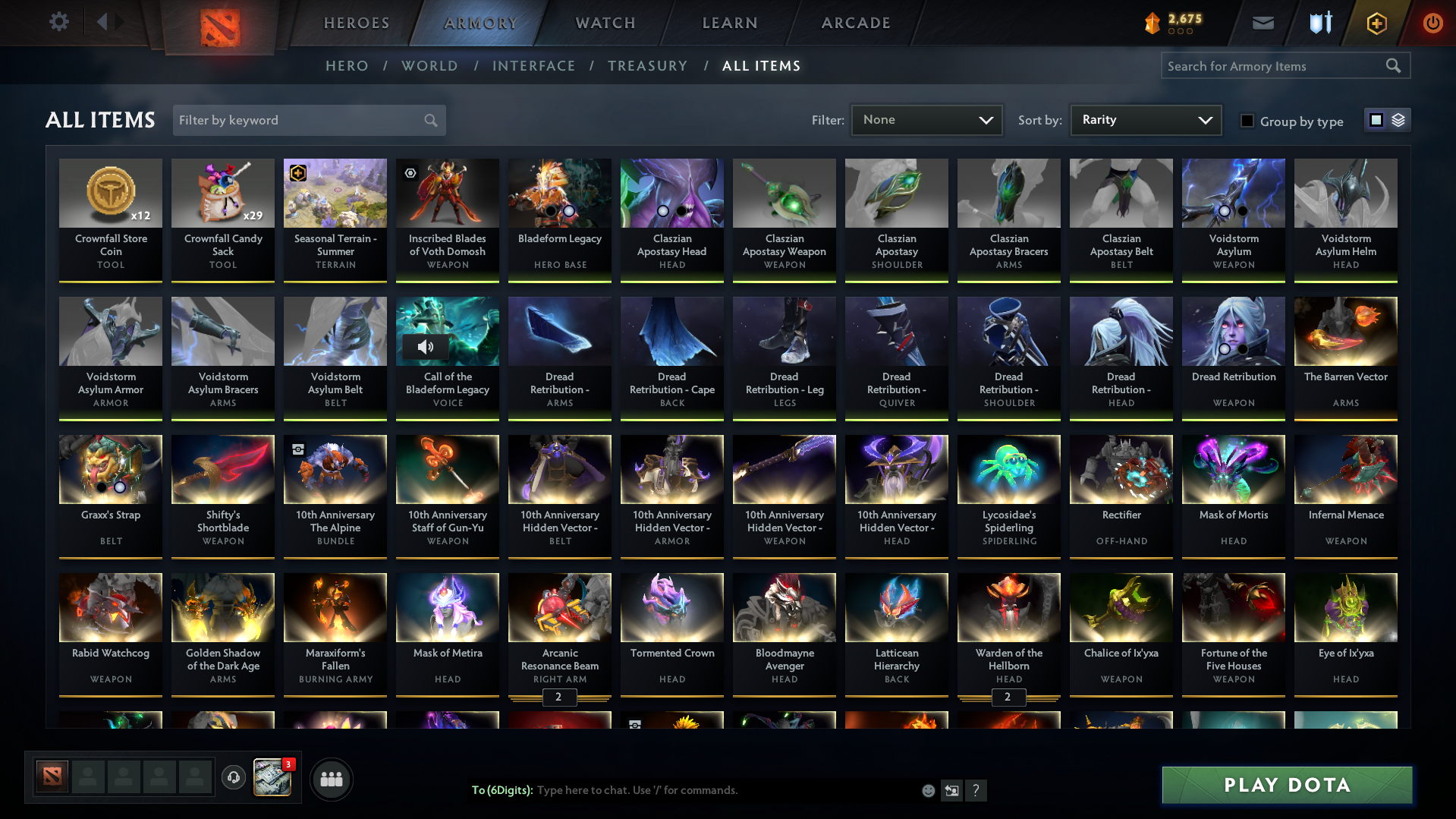Viewport: 1456px width, 819px height.
Task: Open the friends list icon
Action: [331, 779]
